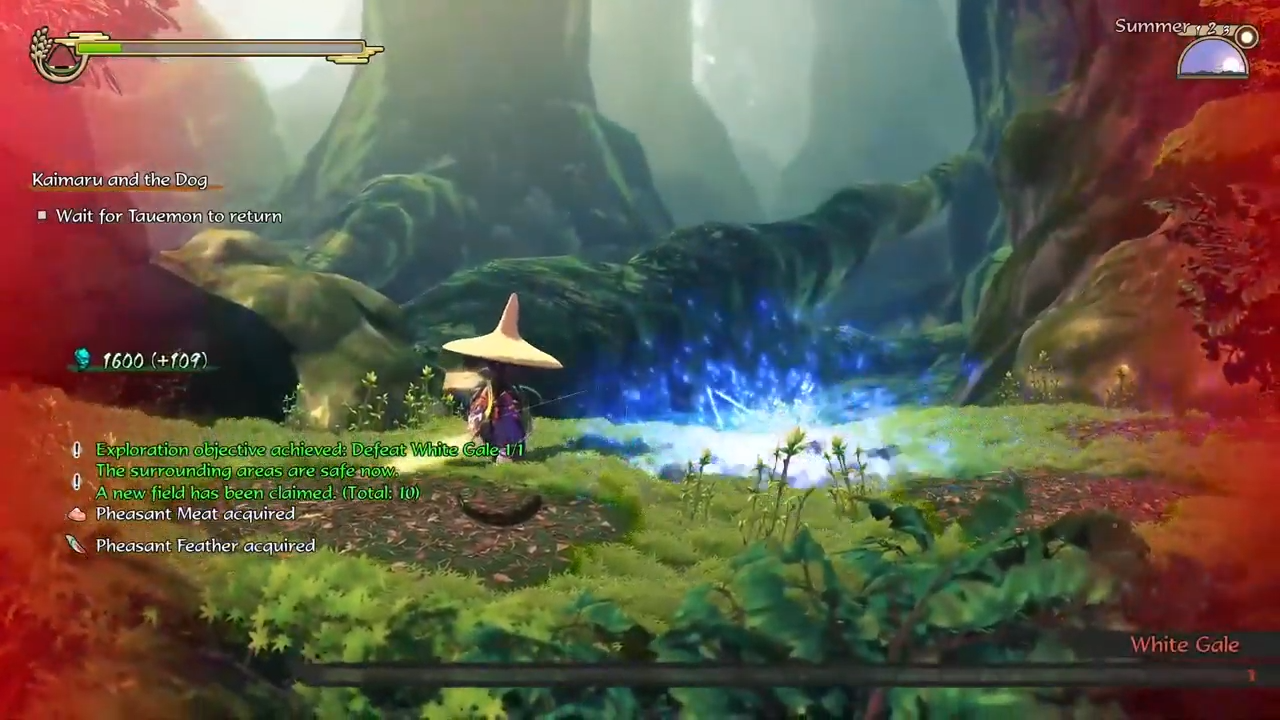Image resolution: width=1280 pixels, height=720 pixels.
Task: Select the White Gale boss nameplate
Action: [1184, 644]
